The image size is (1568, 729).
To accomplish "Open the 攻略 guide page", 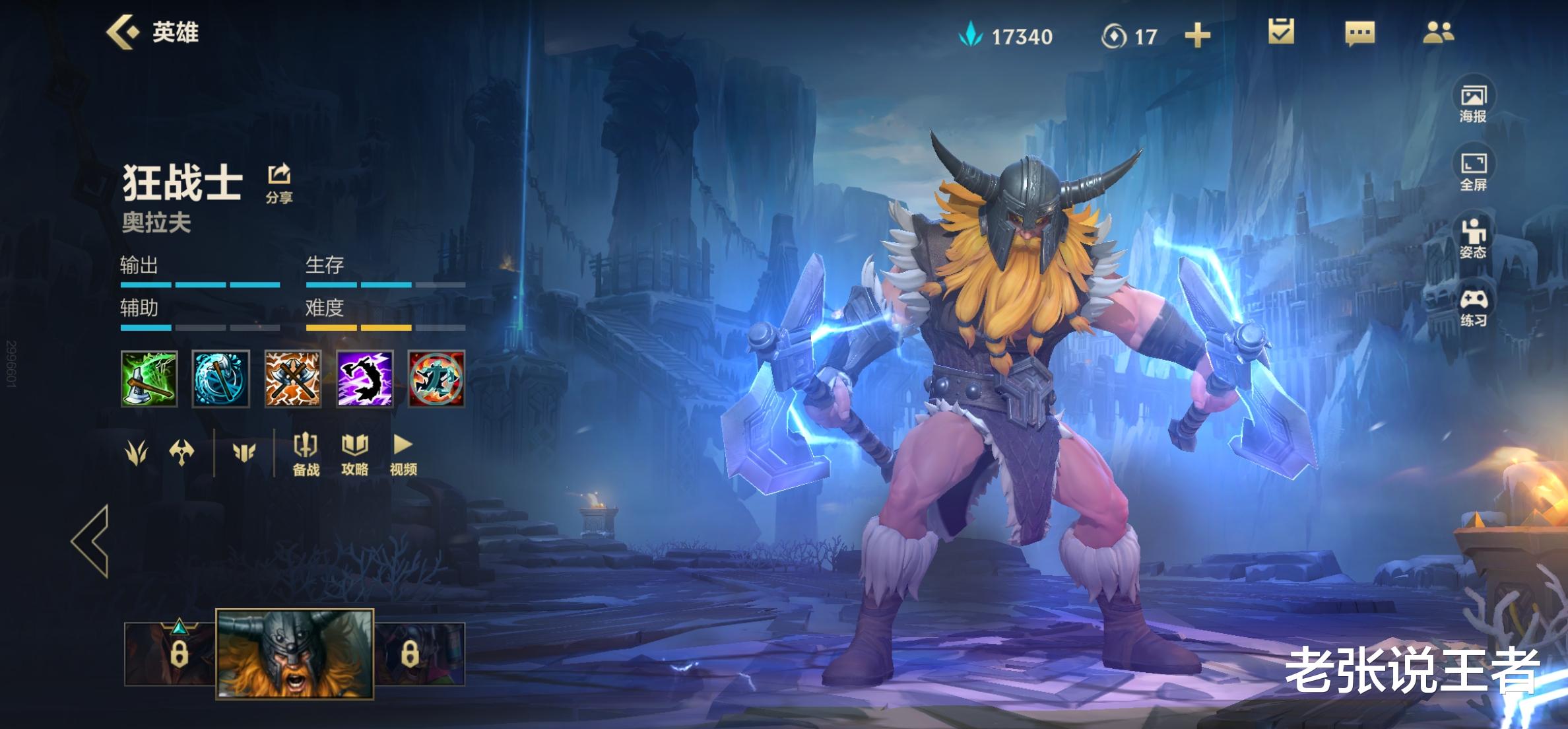I will tap(354, 454).
